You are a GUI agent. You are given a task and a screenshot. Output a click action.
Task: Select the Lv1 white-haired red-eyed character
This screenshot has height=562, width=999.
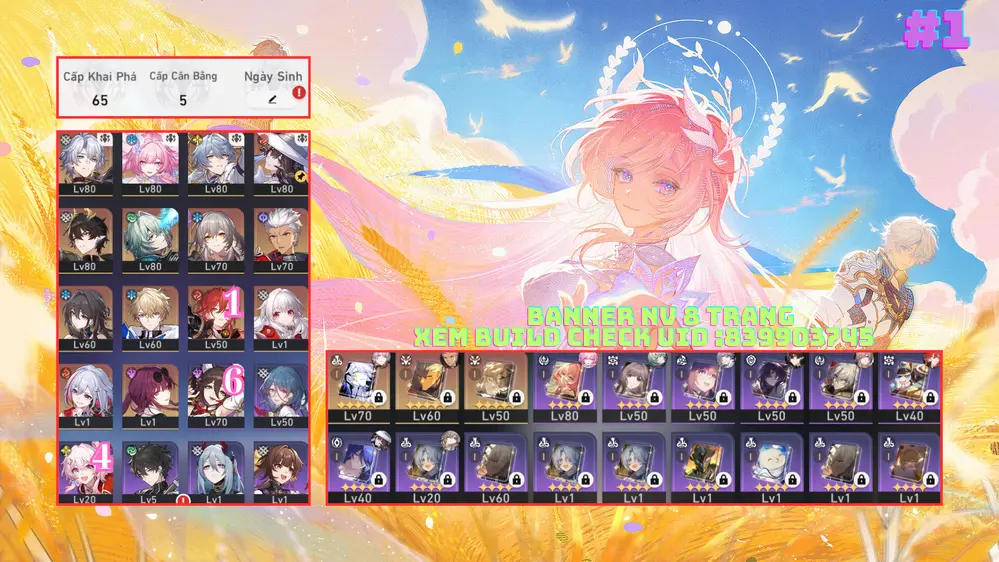tap(280, 315)
